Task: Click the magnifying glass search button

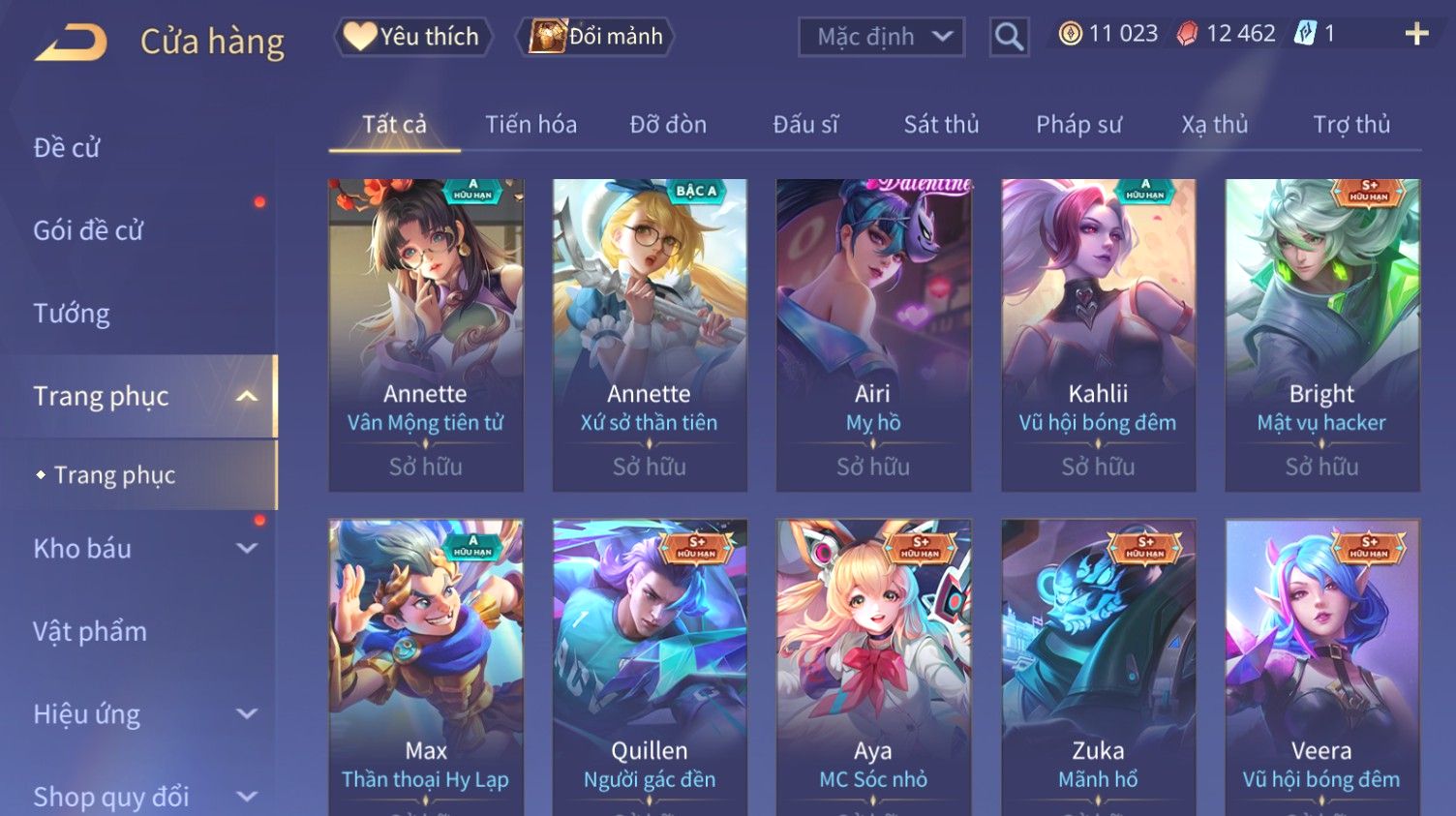Action: coord(1009,37)
